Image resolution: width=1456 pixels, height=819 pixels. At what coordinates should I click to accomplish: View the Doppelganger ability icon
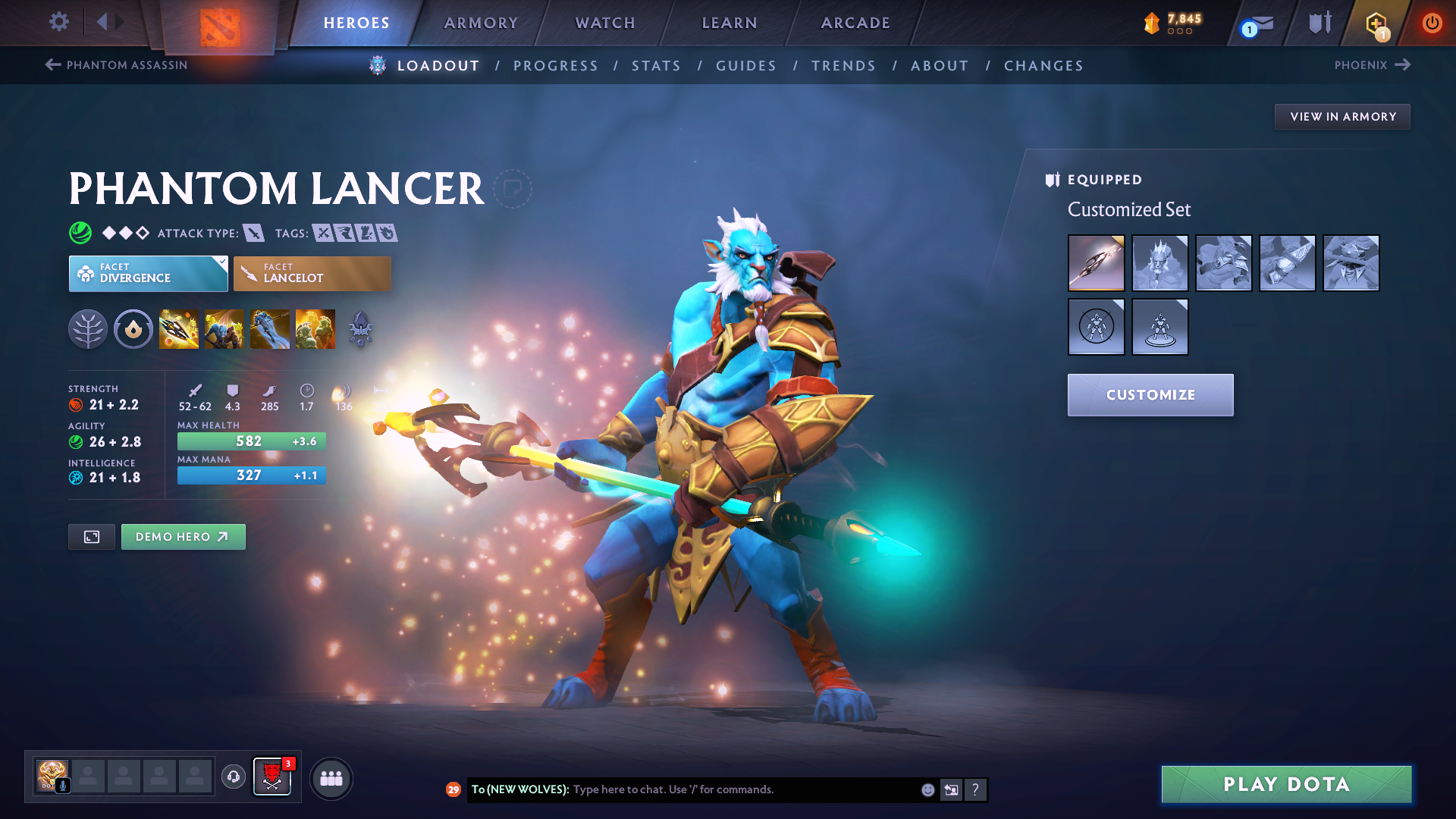point(224,328)
